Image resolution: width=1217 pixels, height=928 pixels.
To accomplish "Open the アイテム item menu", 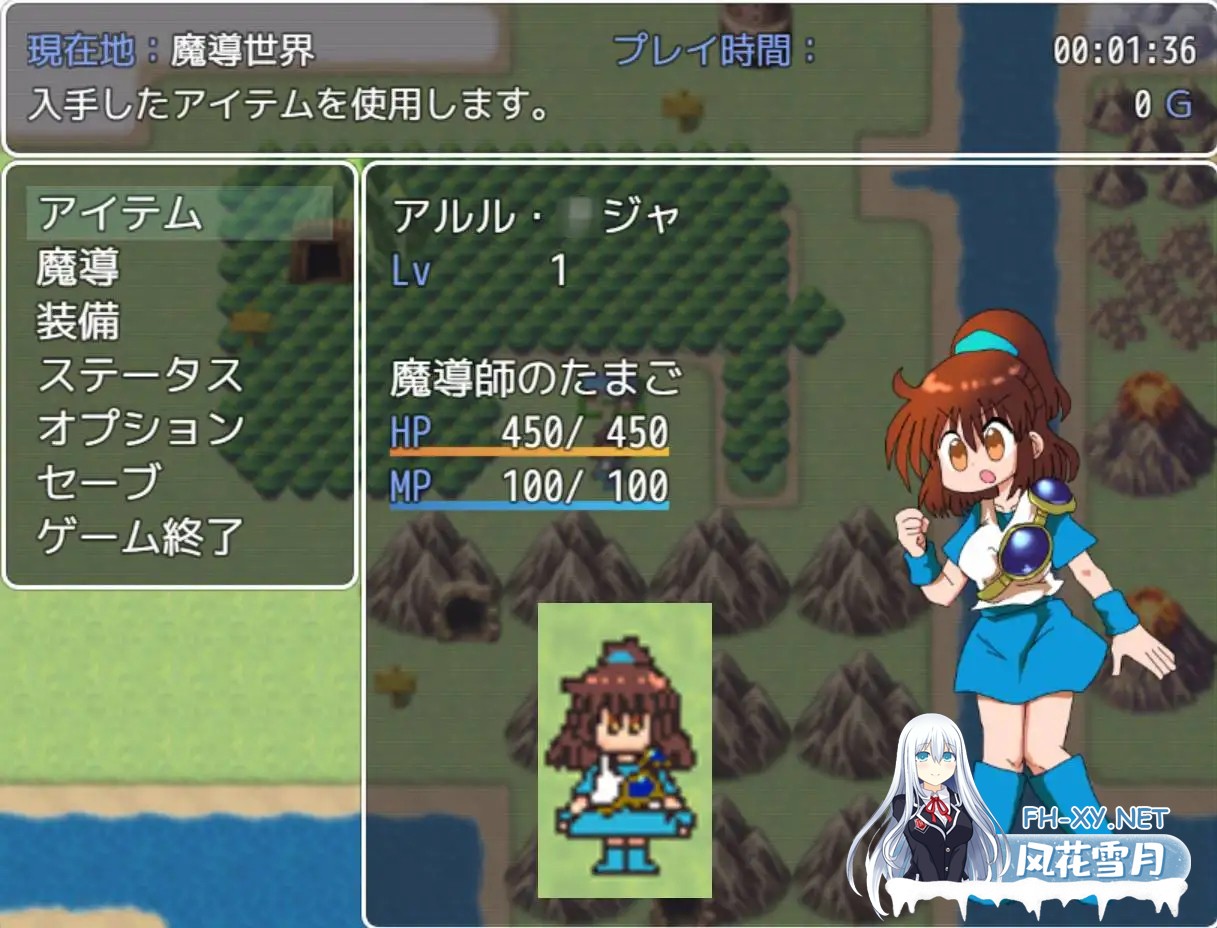I will [120, 214].
